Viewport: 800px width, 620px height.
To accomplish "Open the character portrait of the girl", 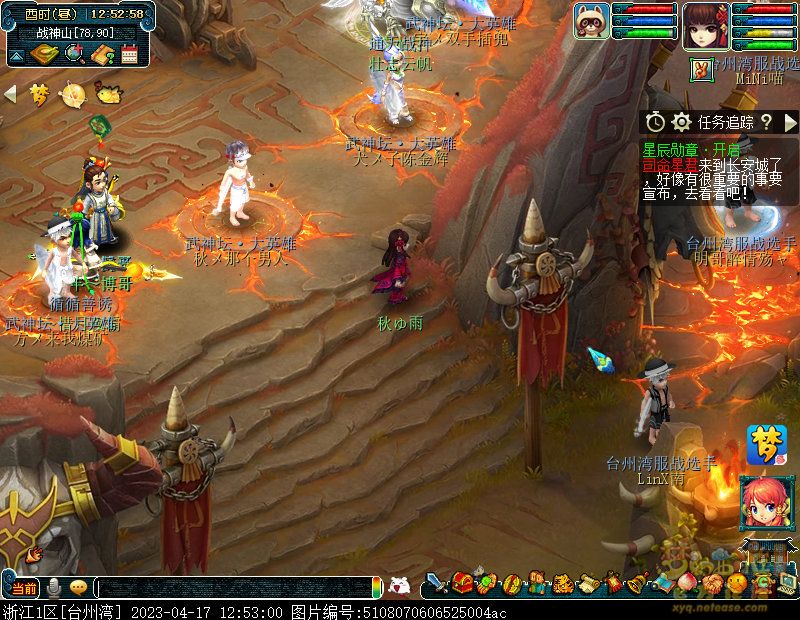I will [x=706, y=24].
